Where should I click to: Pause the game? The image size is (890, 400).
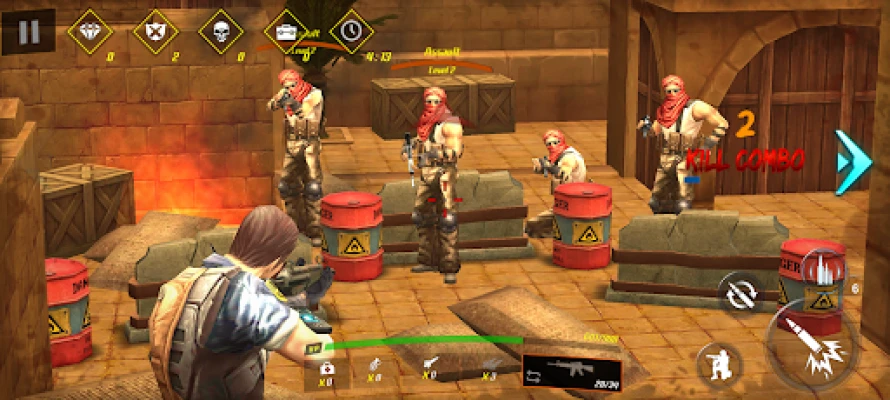point(28,31)
